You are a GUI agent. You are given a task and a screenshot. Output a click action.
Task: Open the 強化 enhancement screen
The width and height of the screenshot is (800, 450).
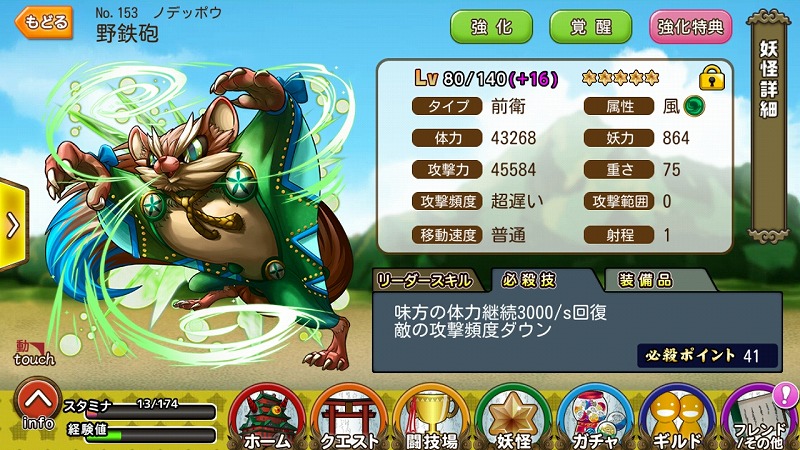pyautogui.click(x=490, y=26)
